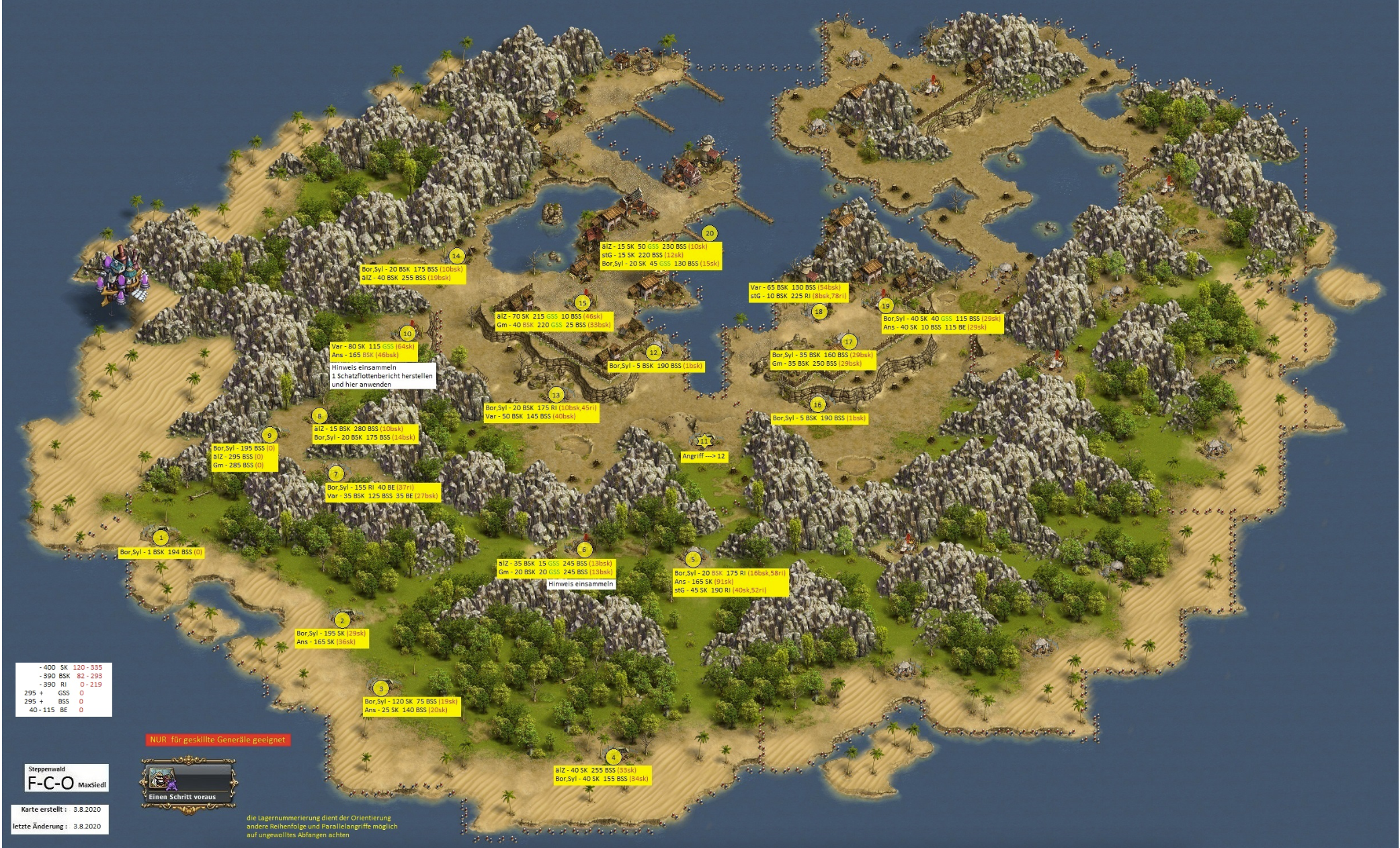Screen dimensions: 1400x848
Task: Click camp marker number 13
Action: click(x=555, y=395)
